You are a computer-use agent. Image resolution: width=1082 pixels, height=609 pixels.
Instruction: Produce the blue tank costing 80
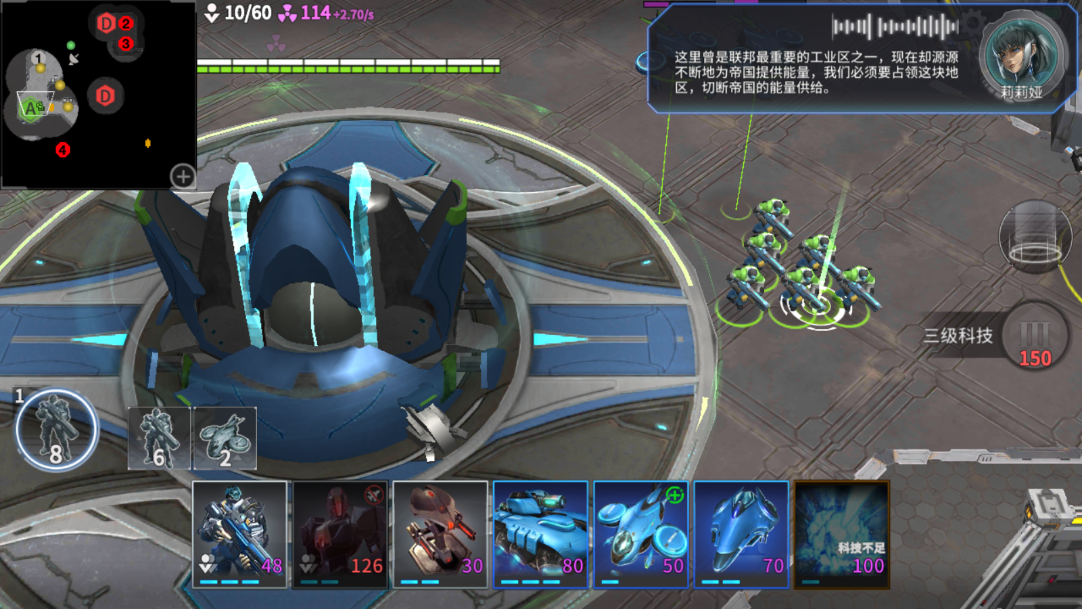click(x=540, y=533)
